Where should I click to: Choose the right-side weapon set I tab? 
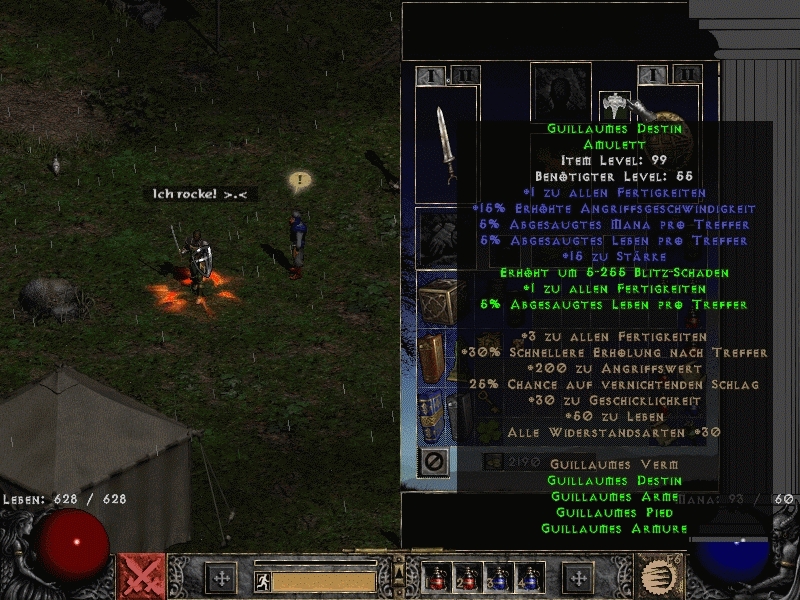pyautogui.click(x=653, y=75)
